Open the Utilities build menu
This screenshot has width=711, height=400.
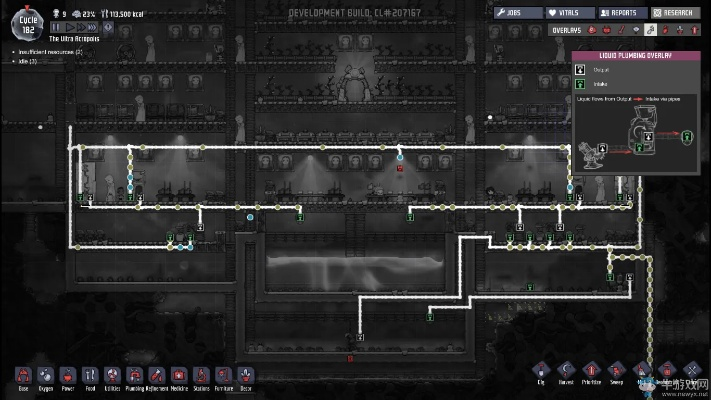click(x=112, y=375)
